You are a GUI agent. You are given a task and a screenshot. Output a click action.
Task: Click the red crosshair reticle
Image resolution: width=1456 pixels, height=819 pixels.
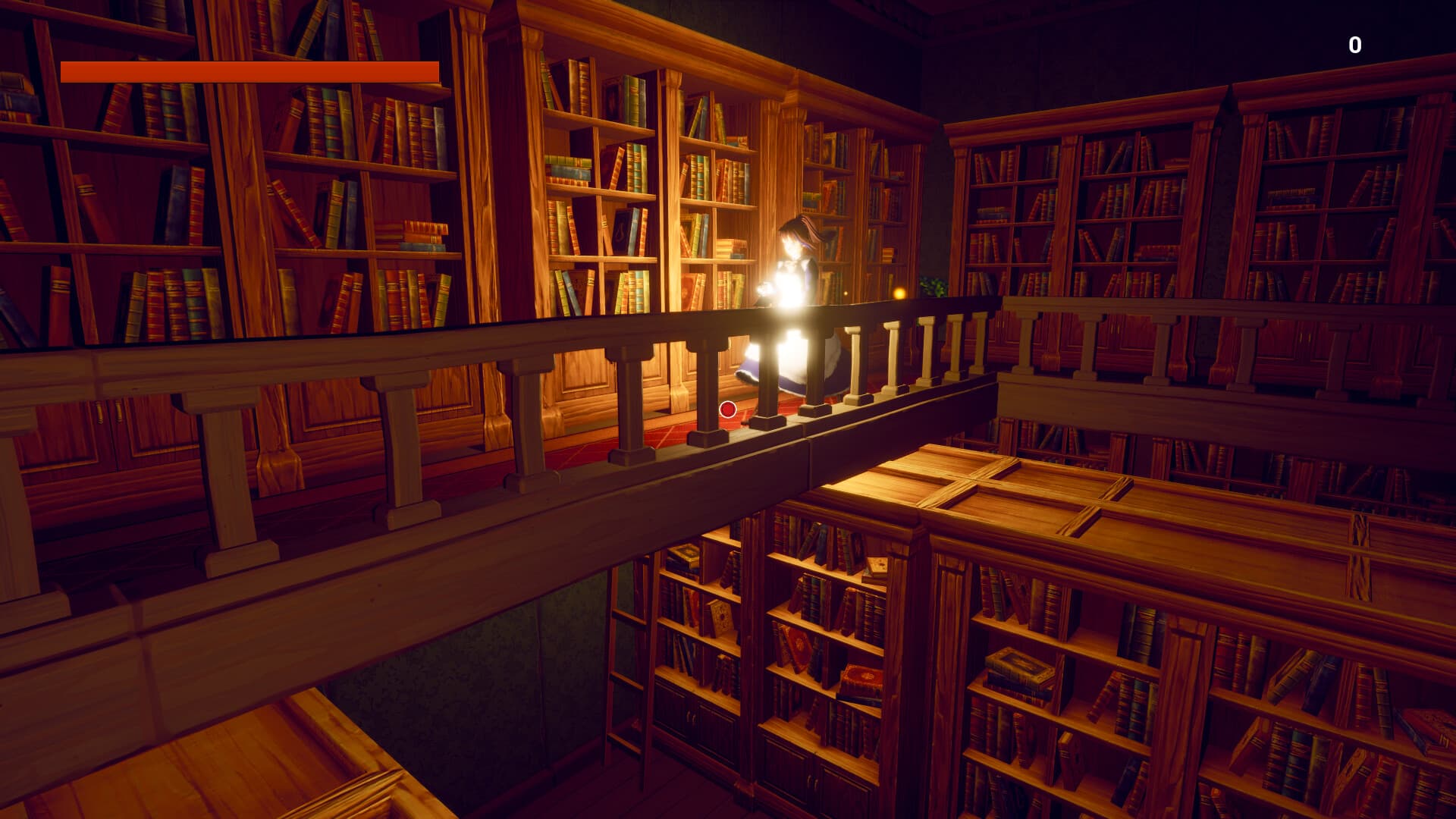click(x=728, y=409)
